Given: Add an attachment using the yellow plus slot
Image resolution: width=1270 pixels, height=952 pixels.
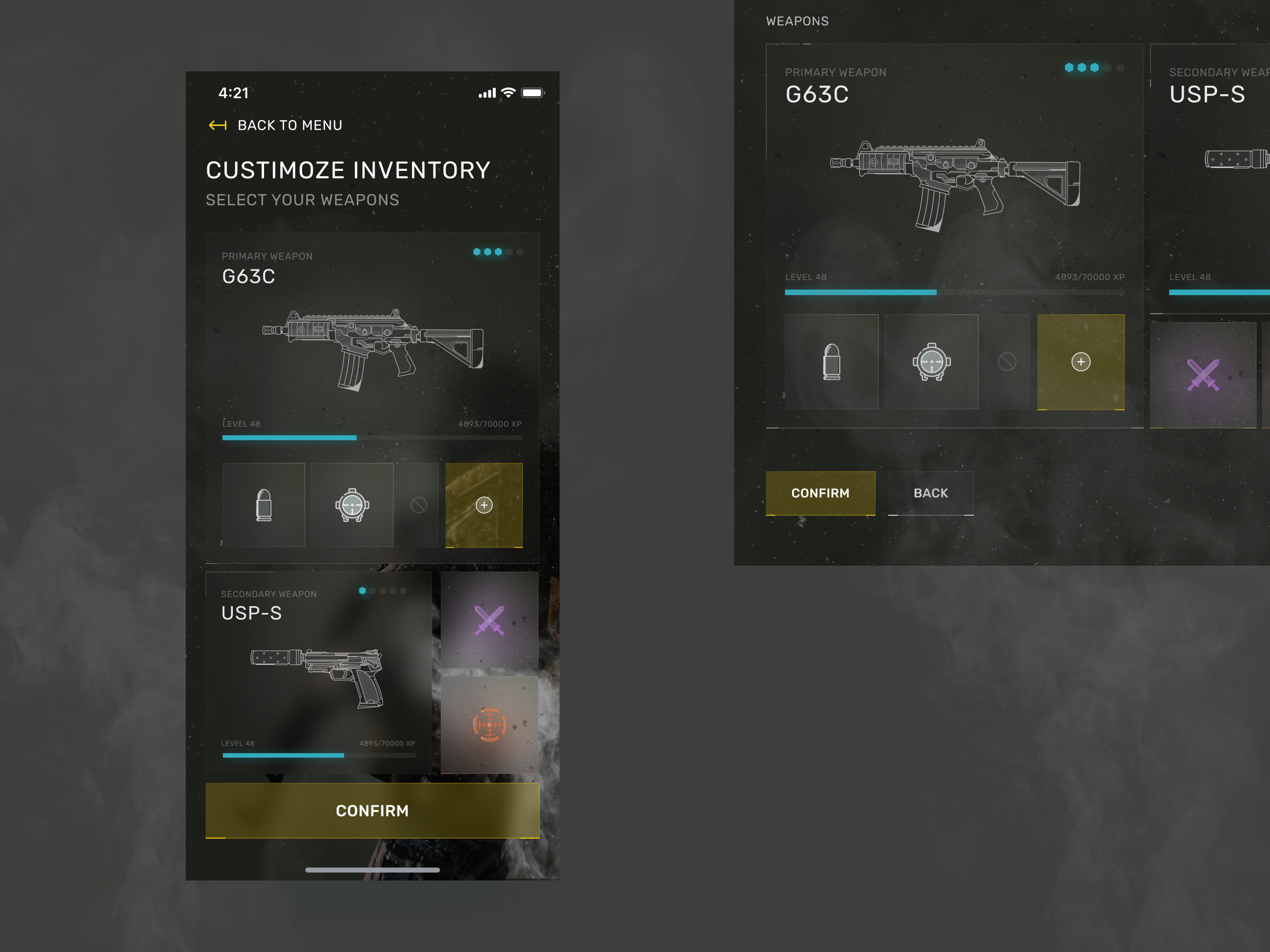Looking at the screenshot, I should tap(484, 505).
